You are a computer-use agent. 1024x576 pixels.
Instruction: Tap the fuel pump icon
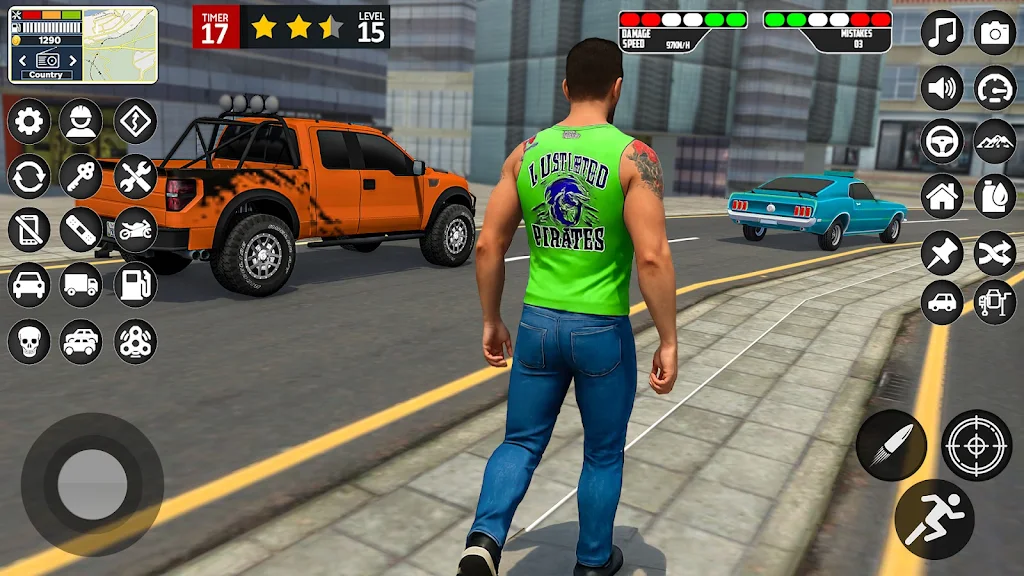click(135, 284)
